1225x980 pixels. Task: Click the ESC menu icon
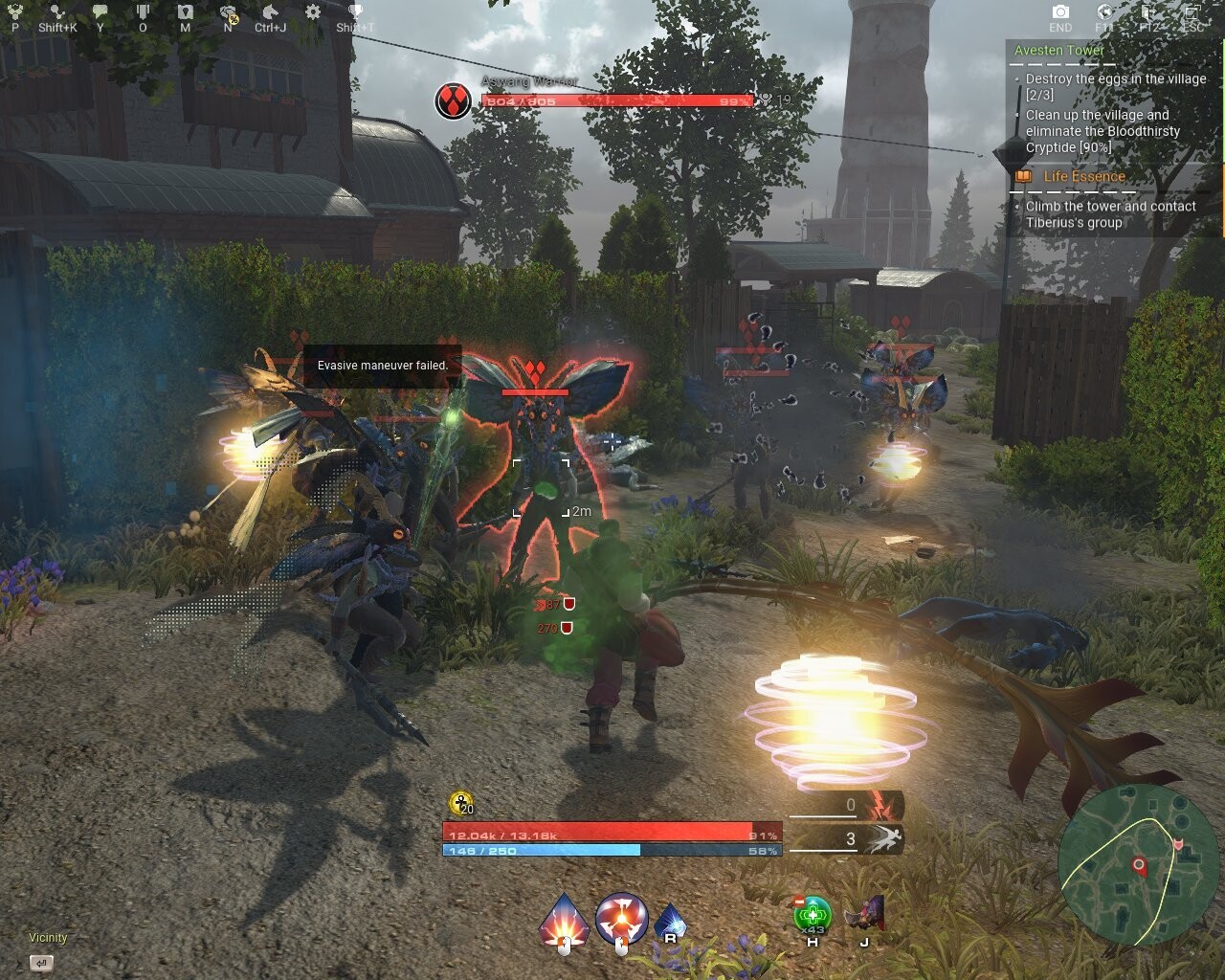click(1192, 12)
